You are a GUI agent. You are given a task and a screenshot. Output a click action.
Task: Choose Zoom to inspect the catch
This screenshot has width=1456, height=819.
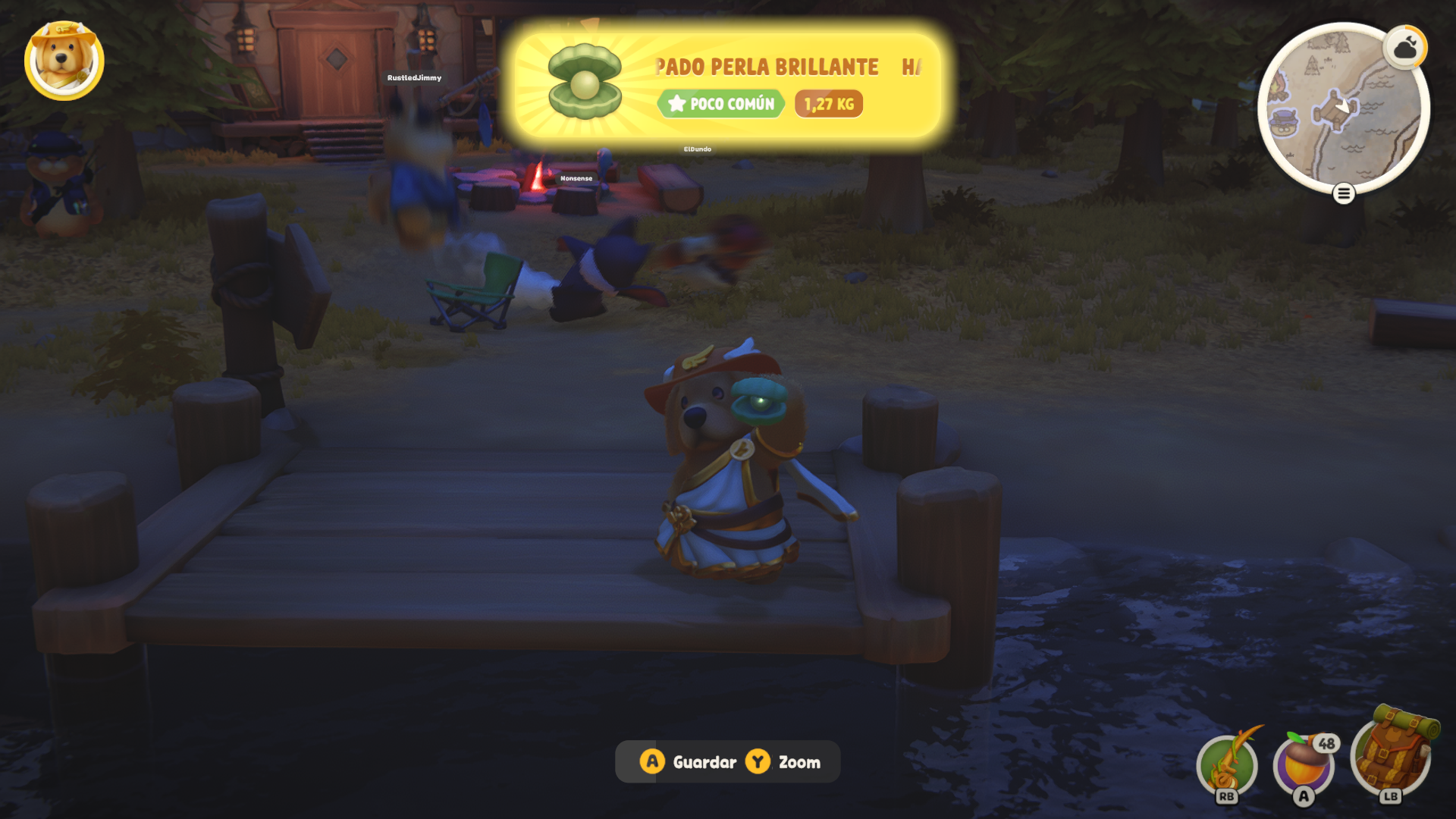pyautogui.click(x=784, y=762)
